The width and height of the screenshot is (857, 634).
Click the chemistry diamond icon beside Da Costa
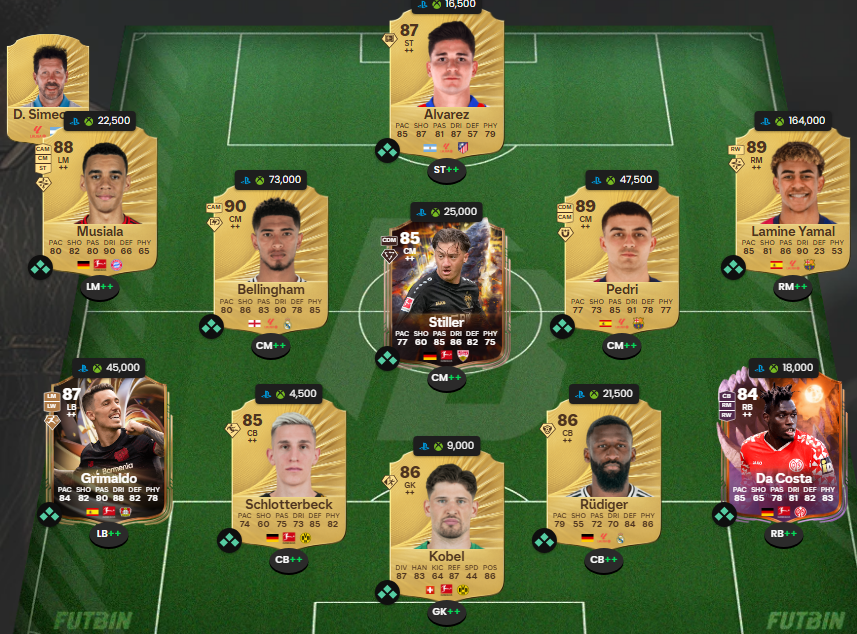click(x=724, y=515)
